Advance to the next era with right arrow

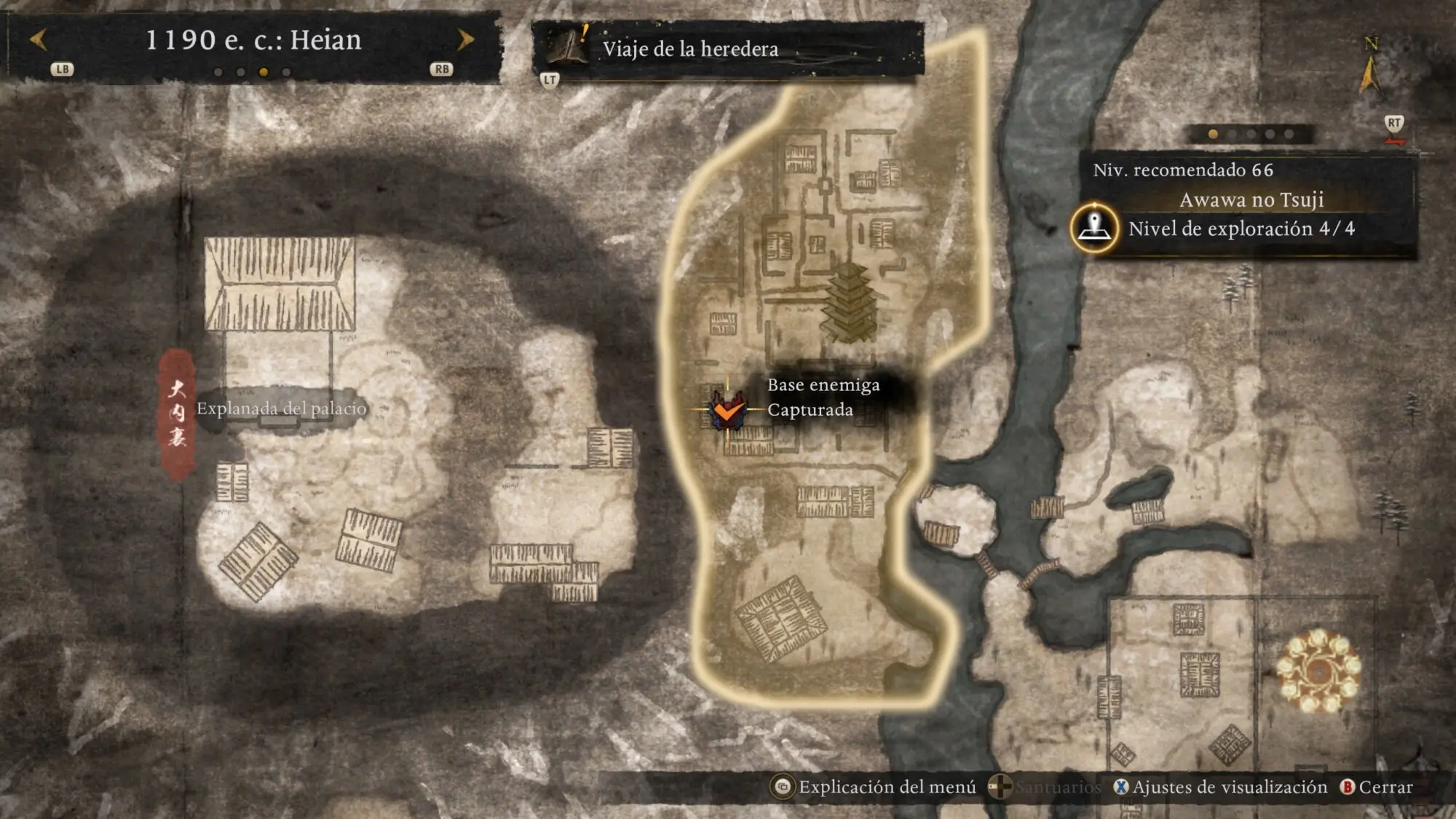[x=466, y=40]
